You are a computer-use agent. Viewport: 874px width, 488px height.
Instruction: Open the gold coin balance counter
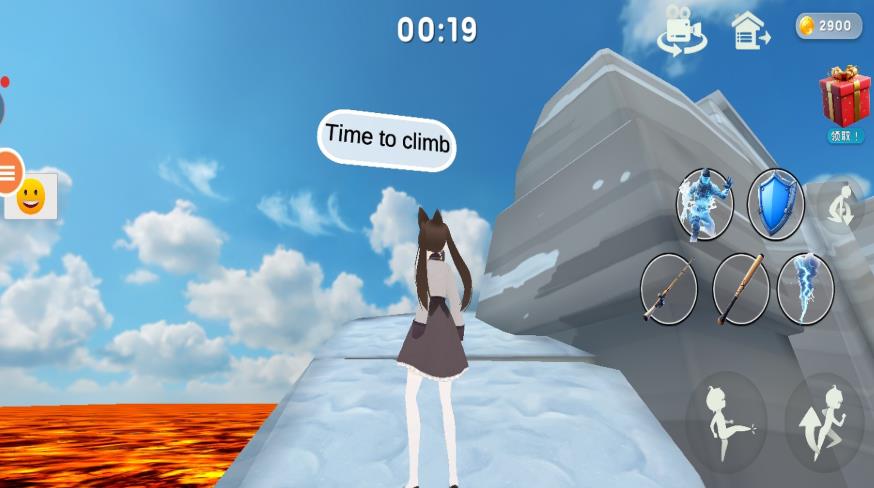828,26
